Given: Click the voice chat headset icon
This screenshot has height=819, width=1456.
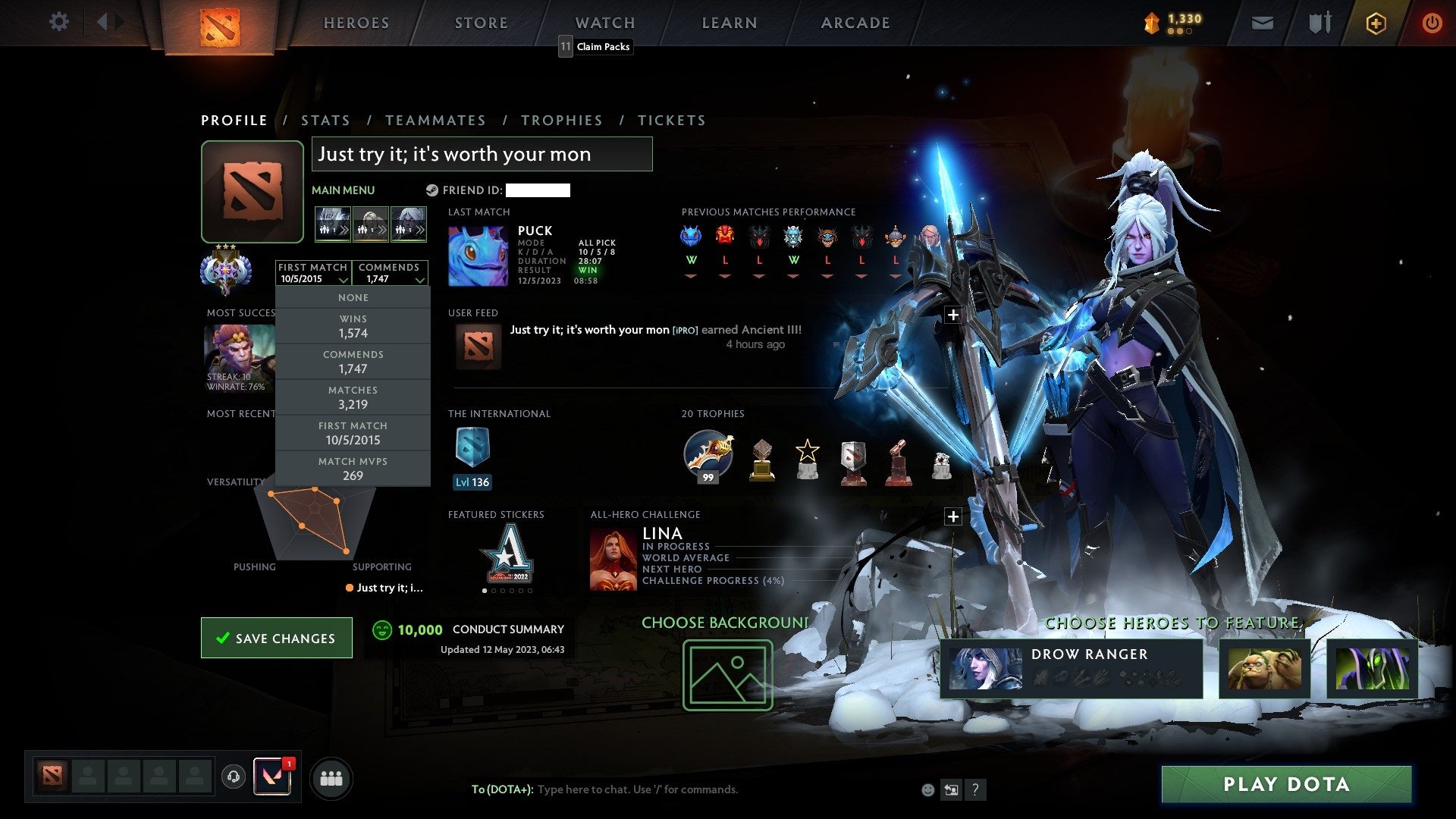Looking at the screenshot, I should 233,777.
